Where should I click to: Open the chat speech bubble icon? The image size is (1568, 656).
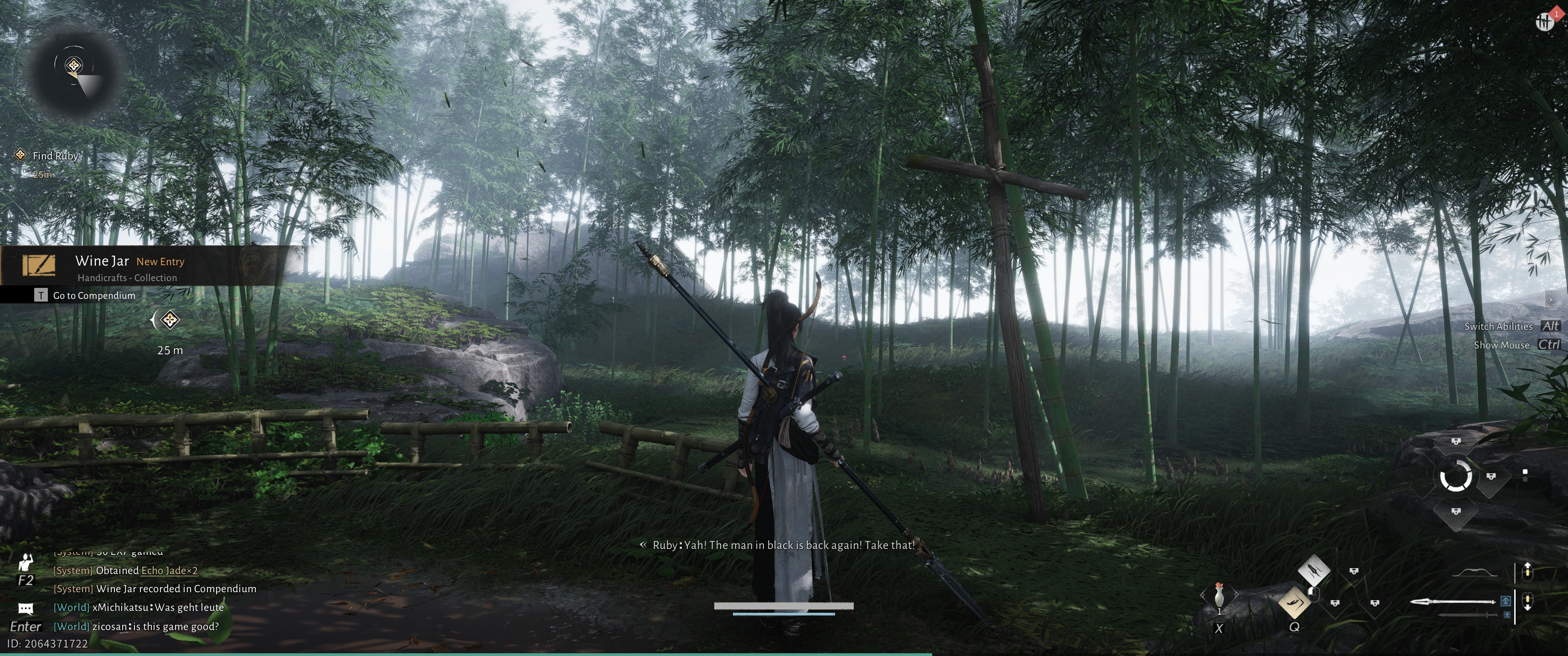coord(26,609)
